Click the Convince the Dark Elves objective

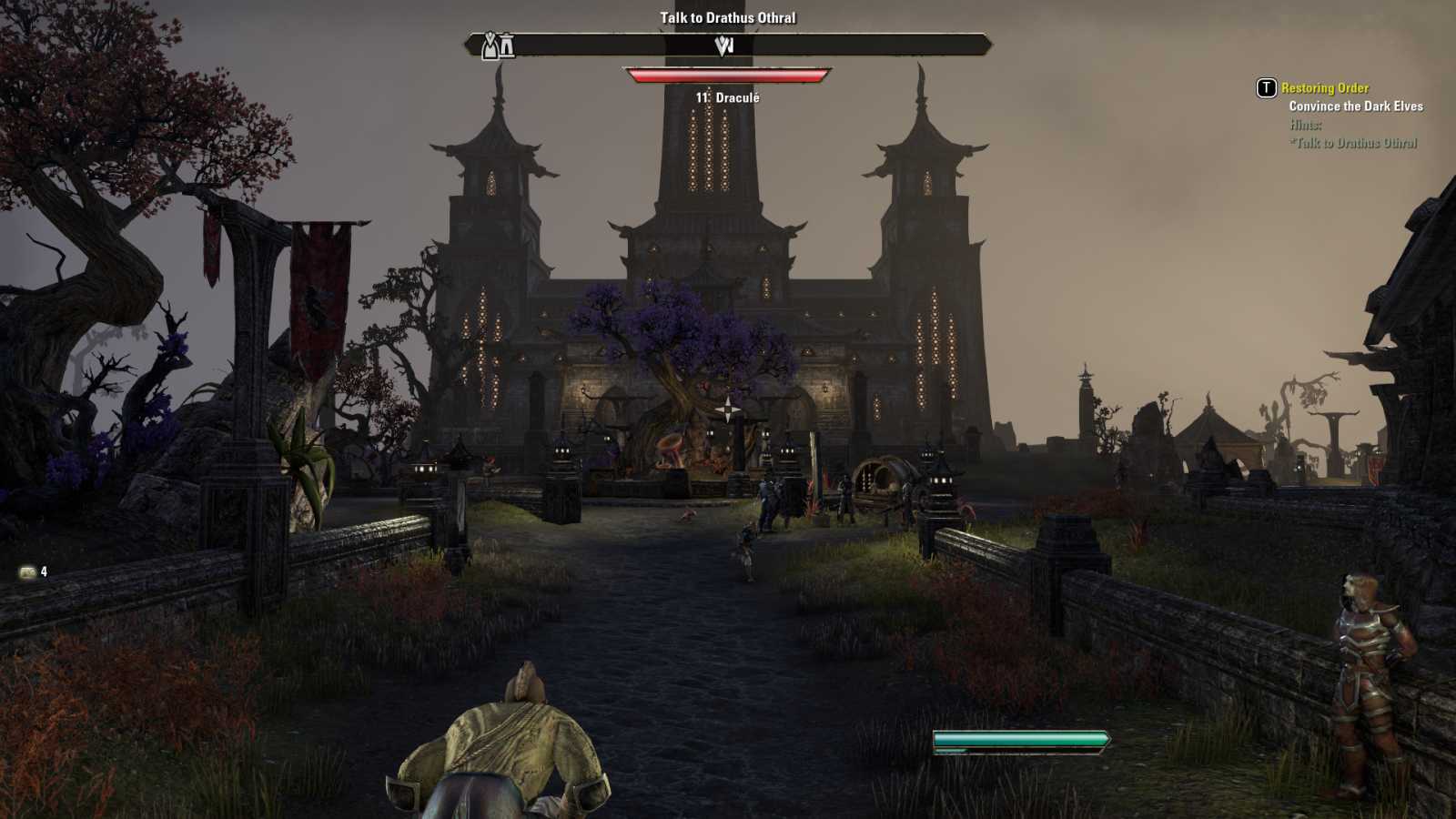1355,106
